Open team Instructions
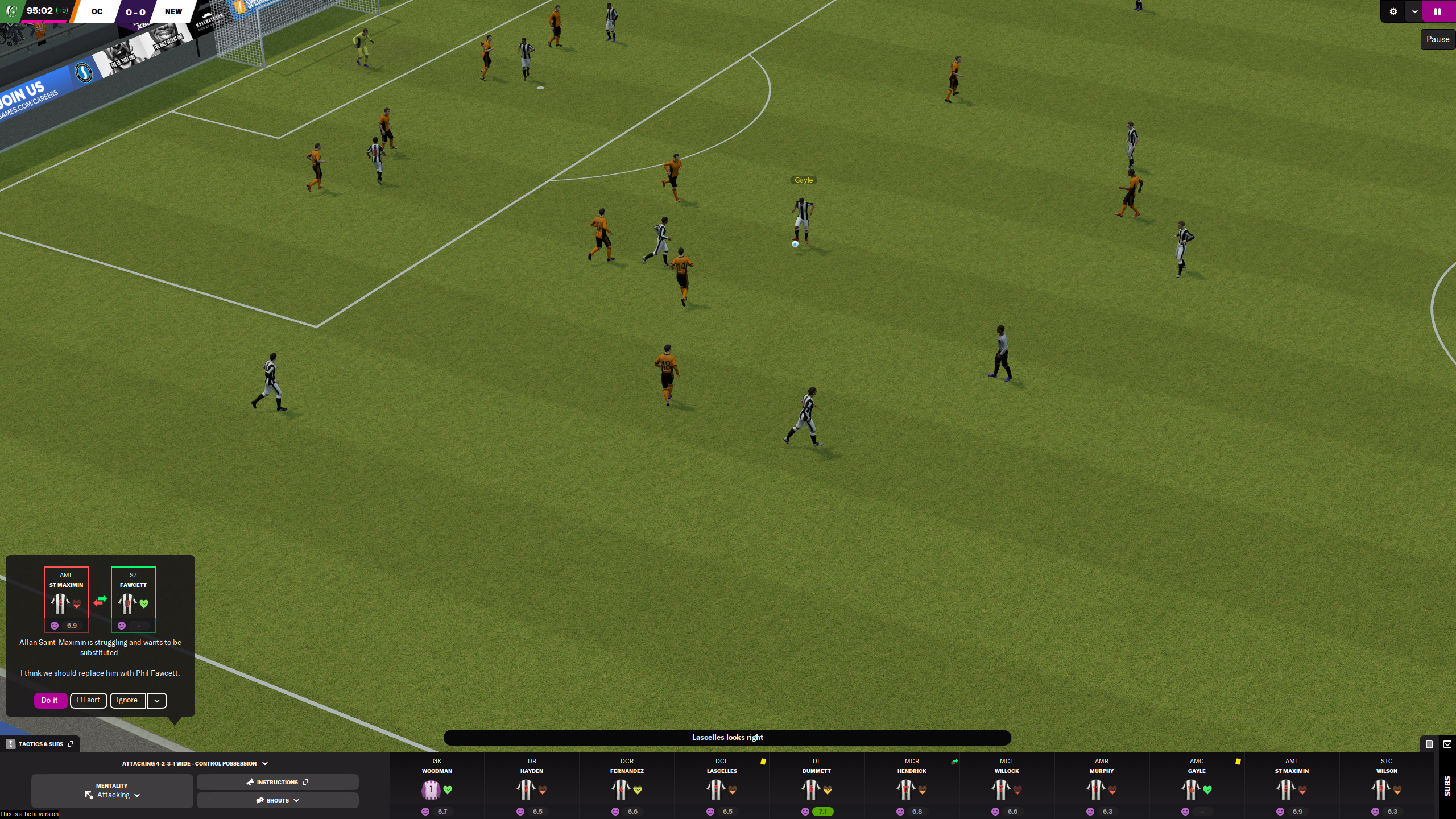This screenshot has width=1456, height=819. pyautogui.click(x=278, y=782)
